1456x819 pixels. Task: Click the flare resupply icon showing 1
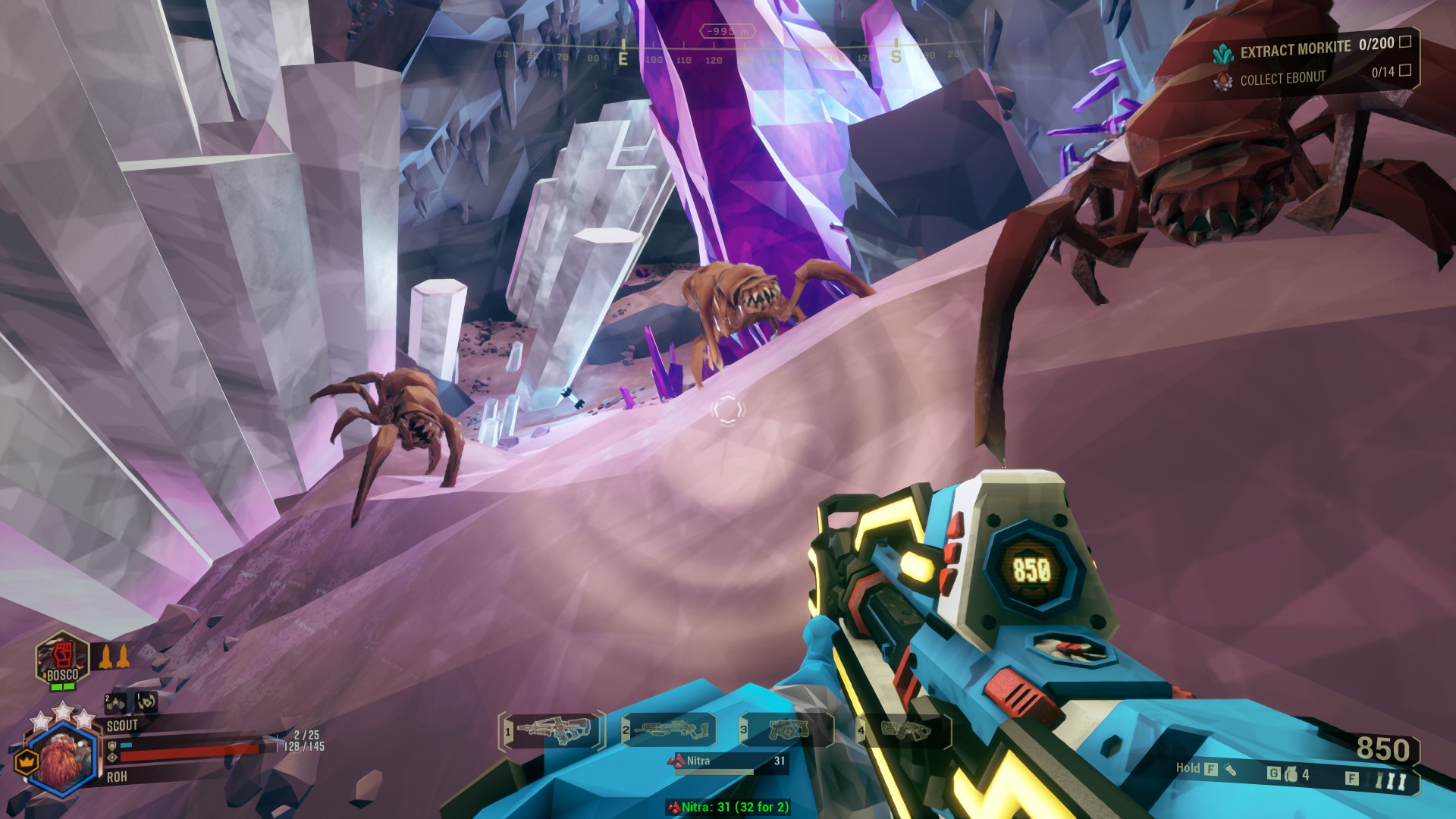click(146, 703)
